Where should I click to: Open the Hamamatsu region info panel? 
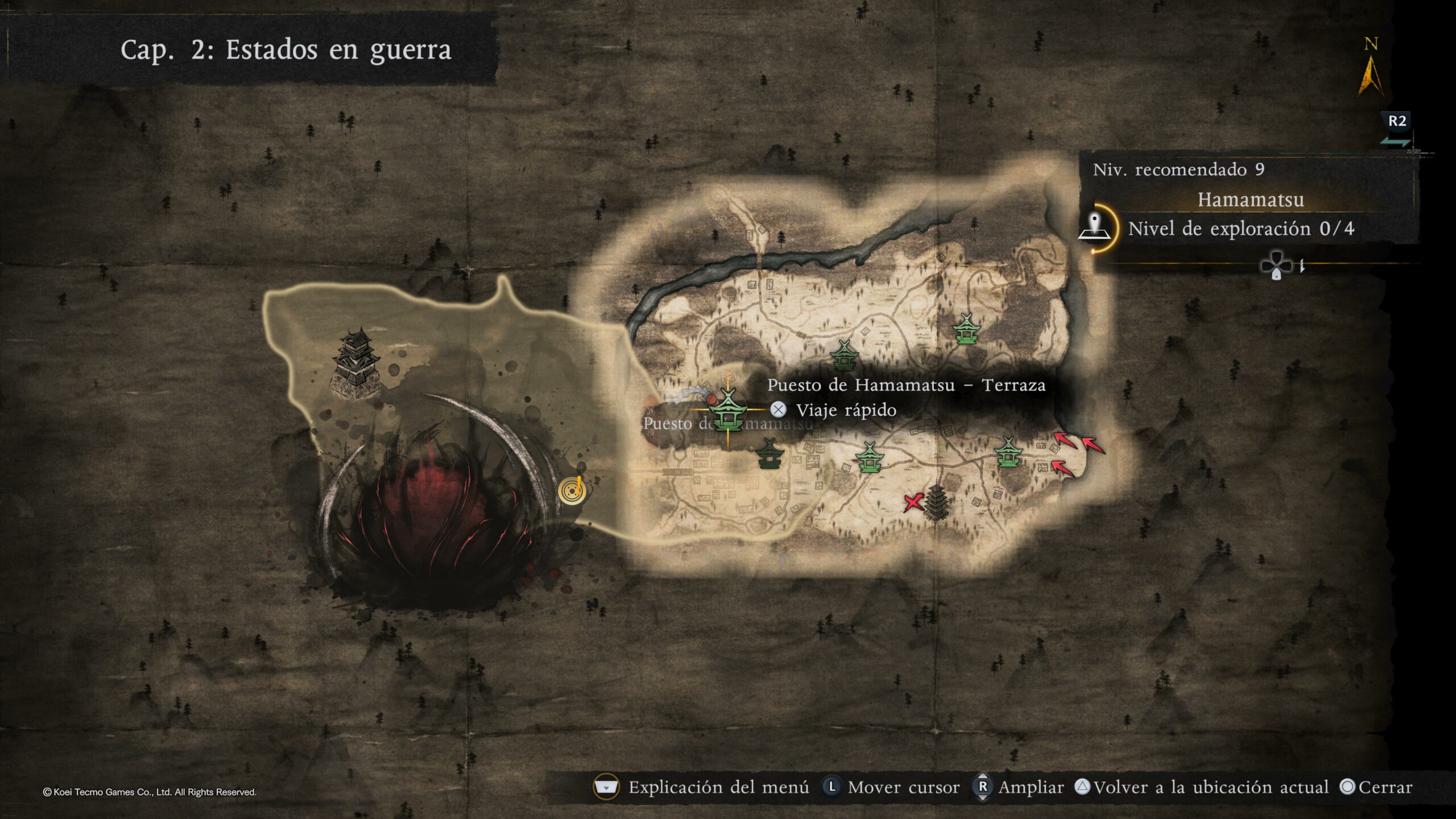(x=1250, y=200)
